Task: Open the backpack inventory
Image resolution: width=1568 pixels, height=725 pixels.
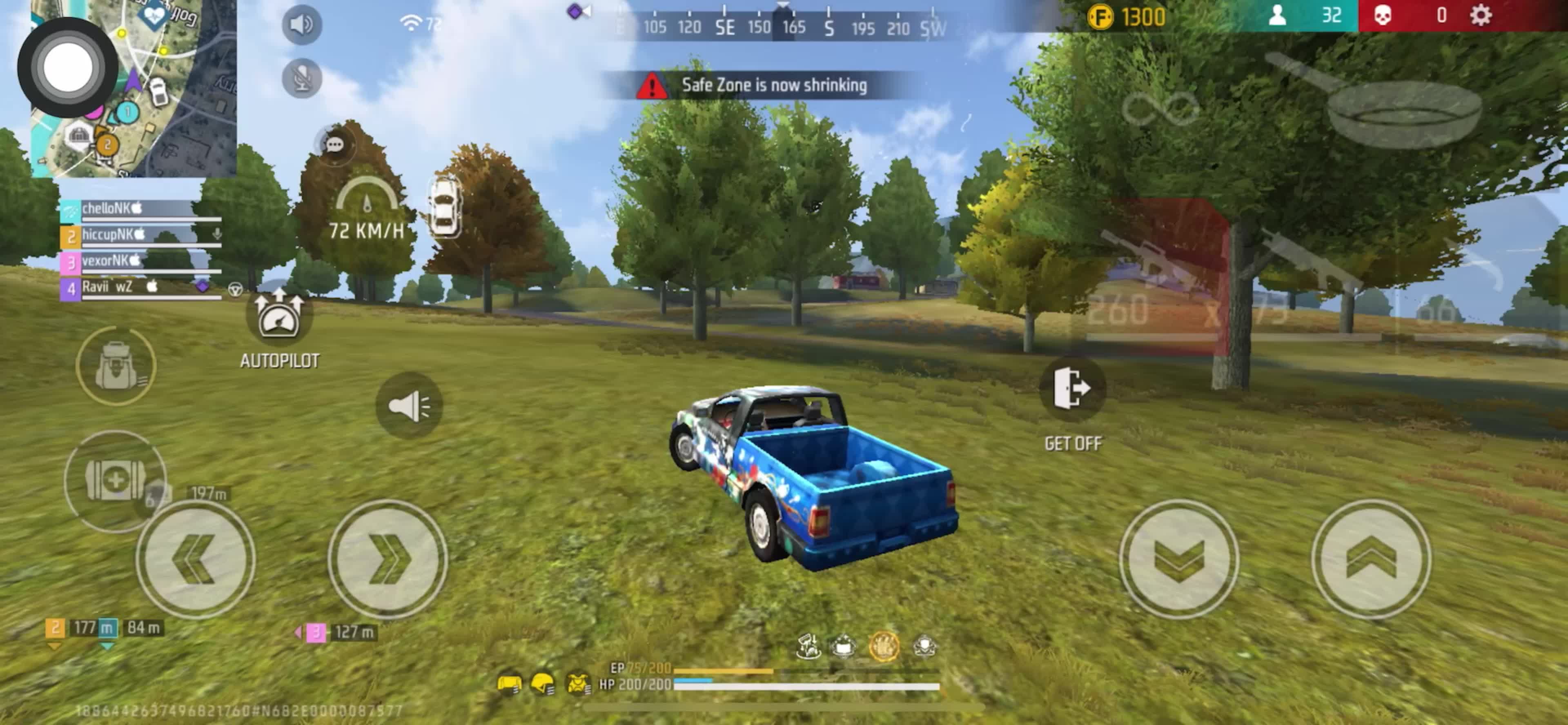Action: click(116, 365)
